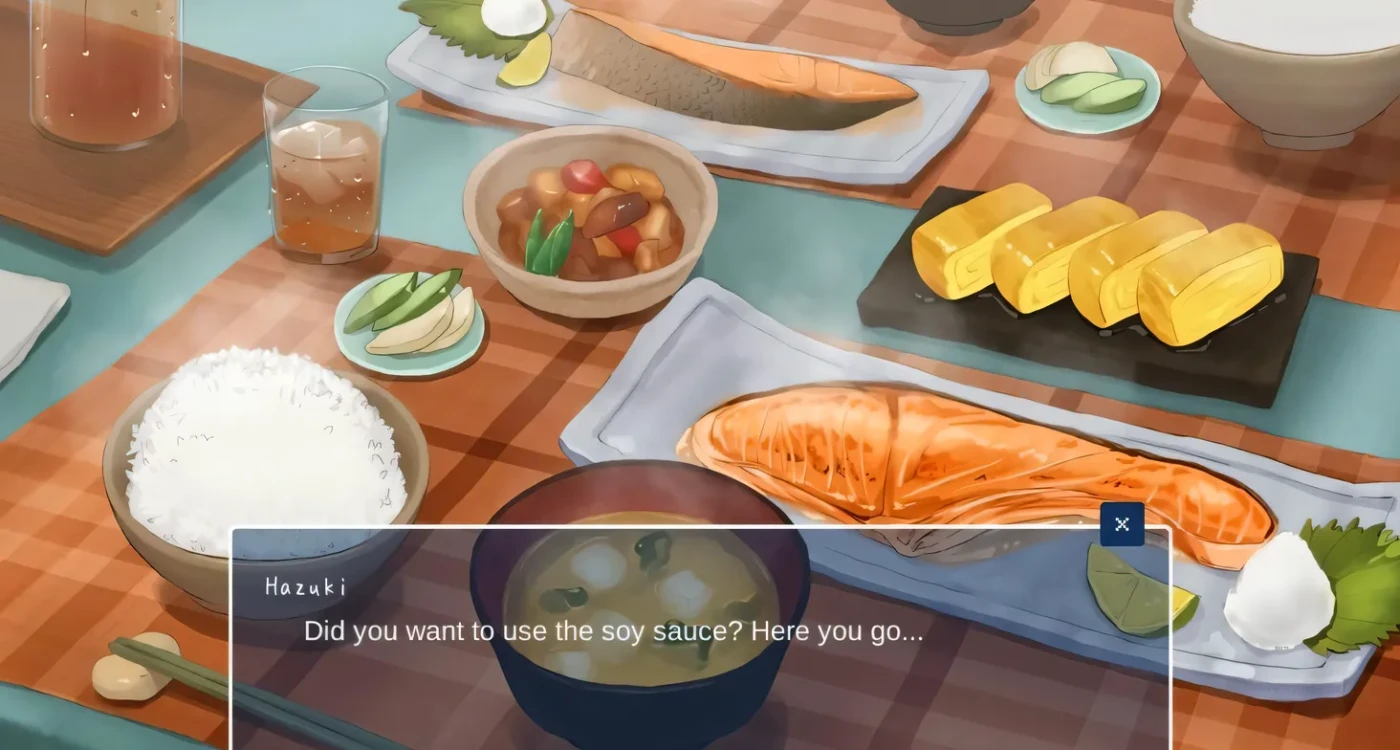The image size is (1400, 750).
Task: Close the dialogue box with the X button
Action: click(1121, 524)
